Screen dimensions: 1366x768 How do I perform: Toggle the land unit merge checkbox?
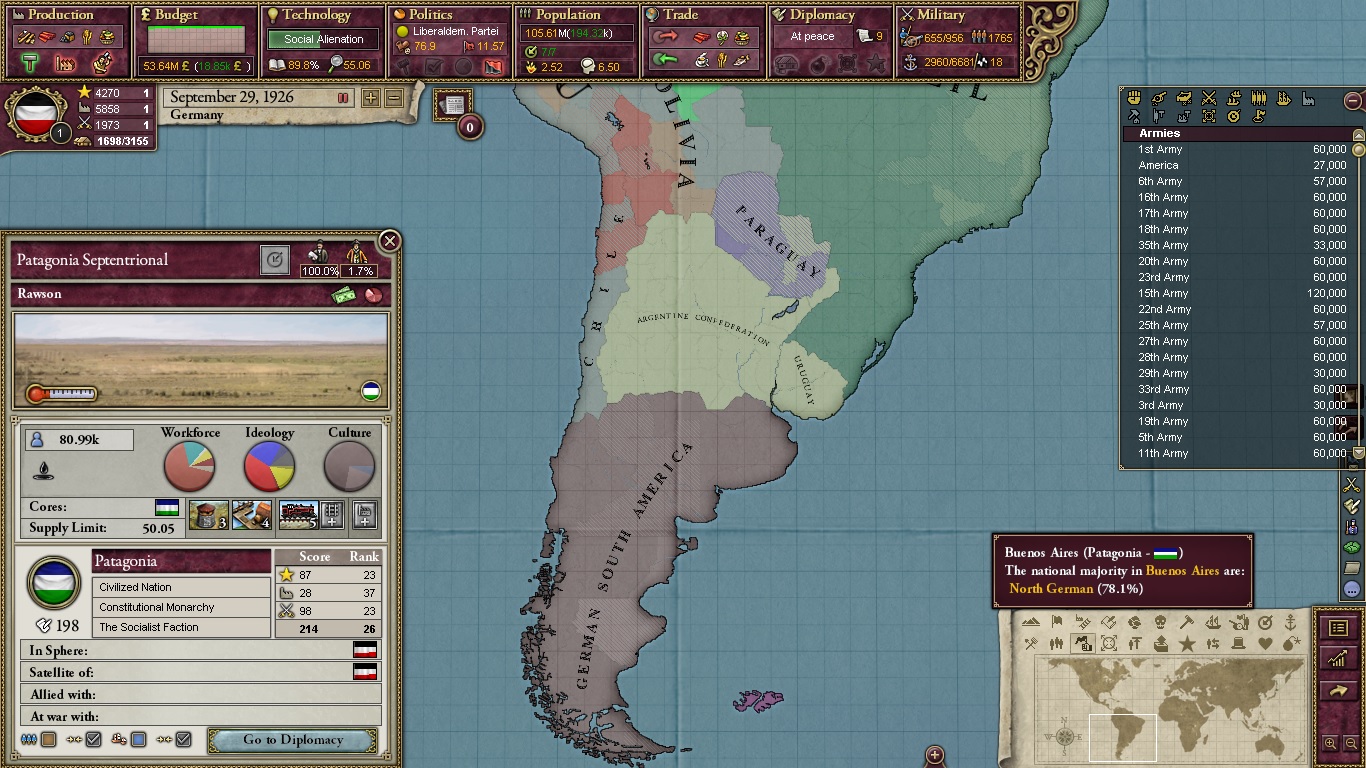click(x=94, y=739)
